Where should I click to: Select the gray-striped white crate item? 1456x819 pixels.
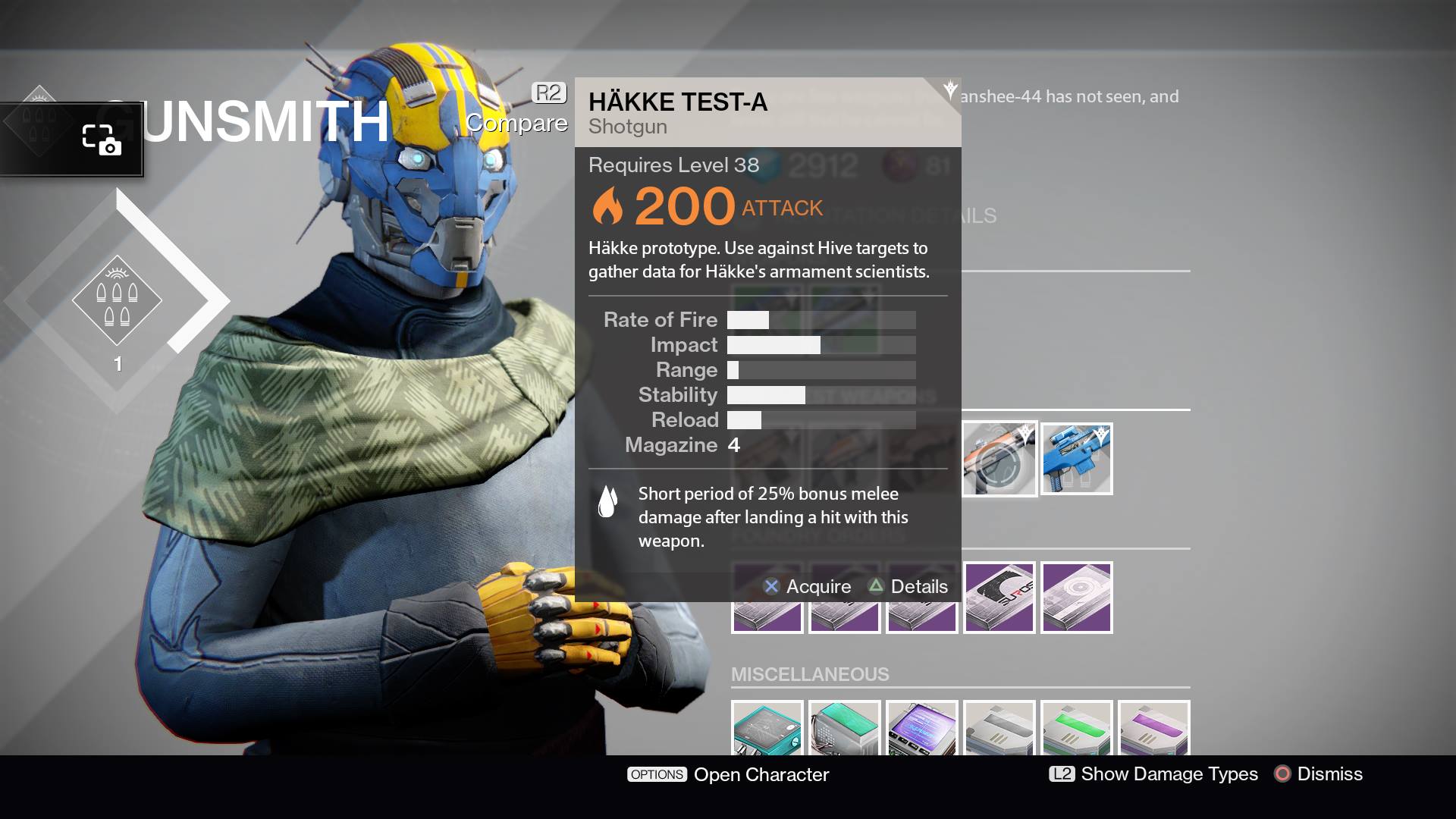[x=999, y=729]
